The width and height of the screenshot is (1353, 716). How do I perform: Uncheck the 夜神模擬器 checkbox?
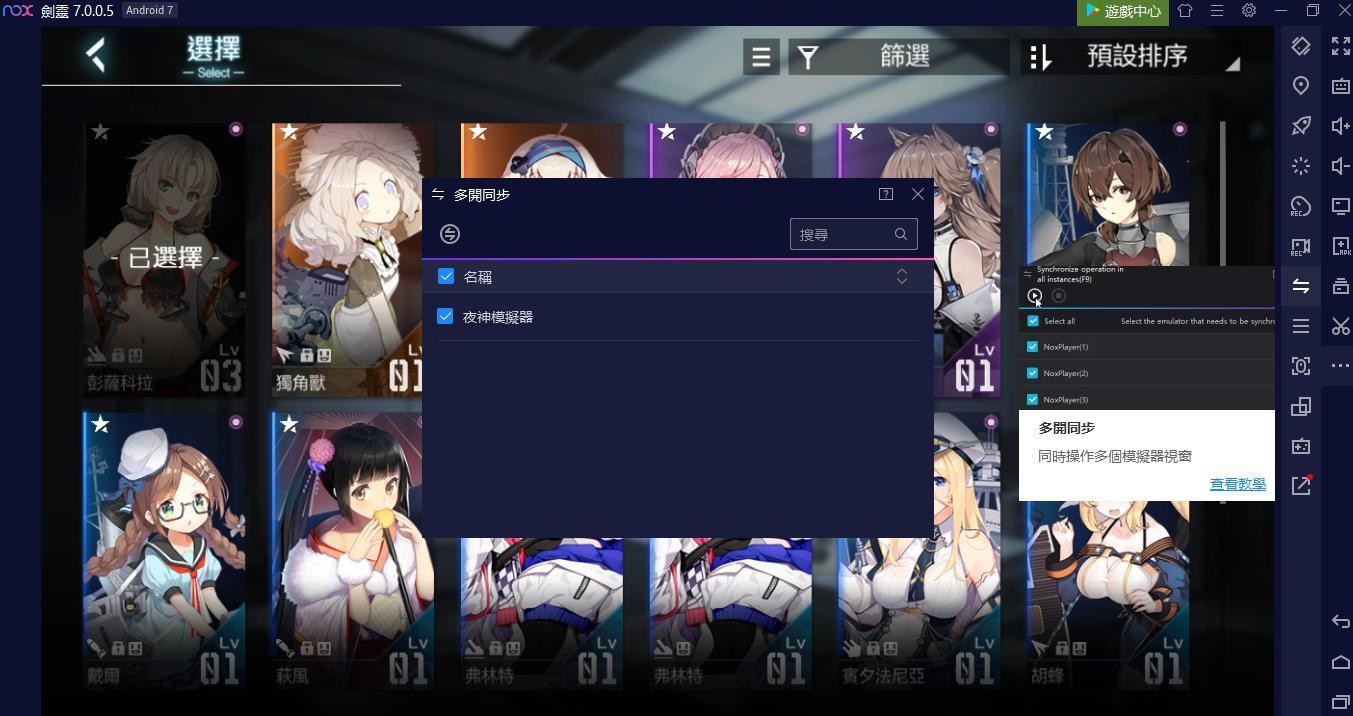click(446, 317)
